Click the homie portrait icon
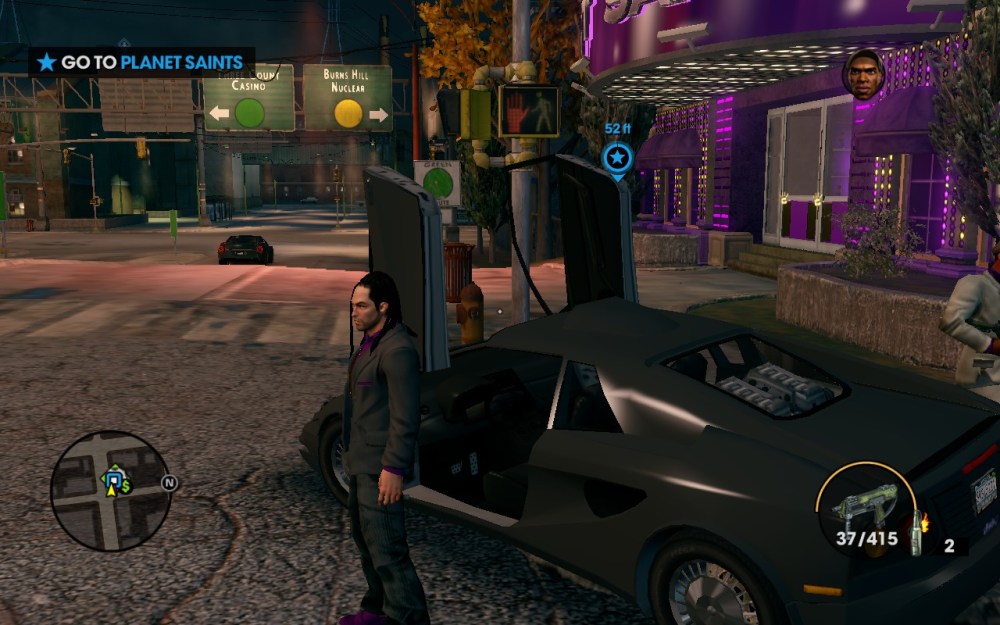This screenshot has width=1000, height=625. point(863,74)
